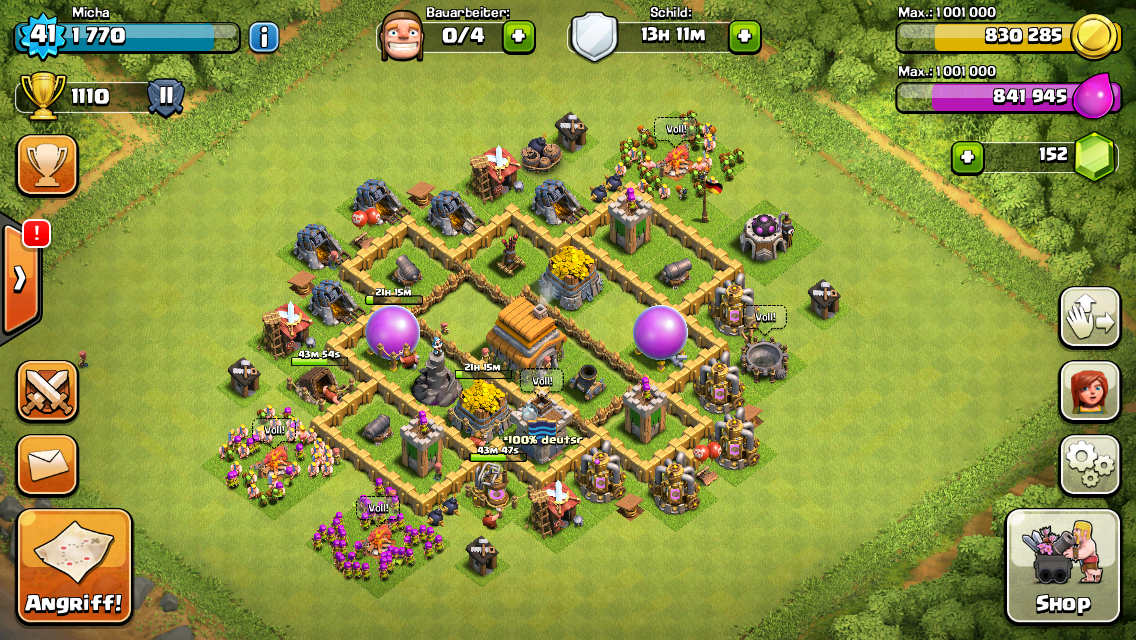
Task: Open the settings gears button
Action: [x=1089, y=464]
